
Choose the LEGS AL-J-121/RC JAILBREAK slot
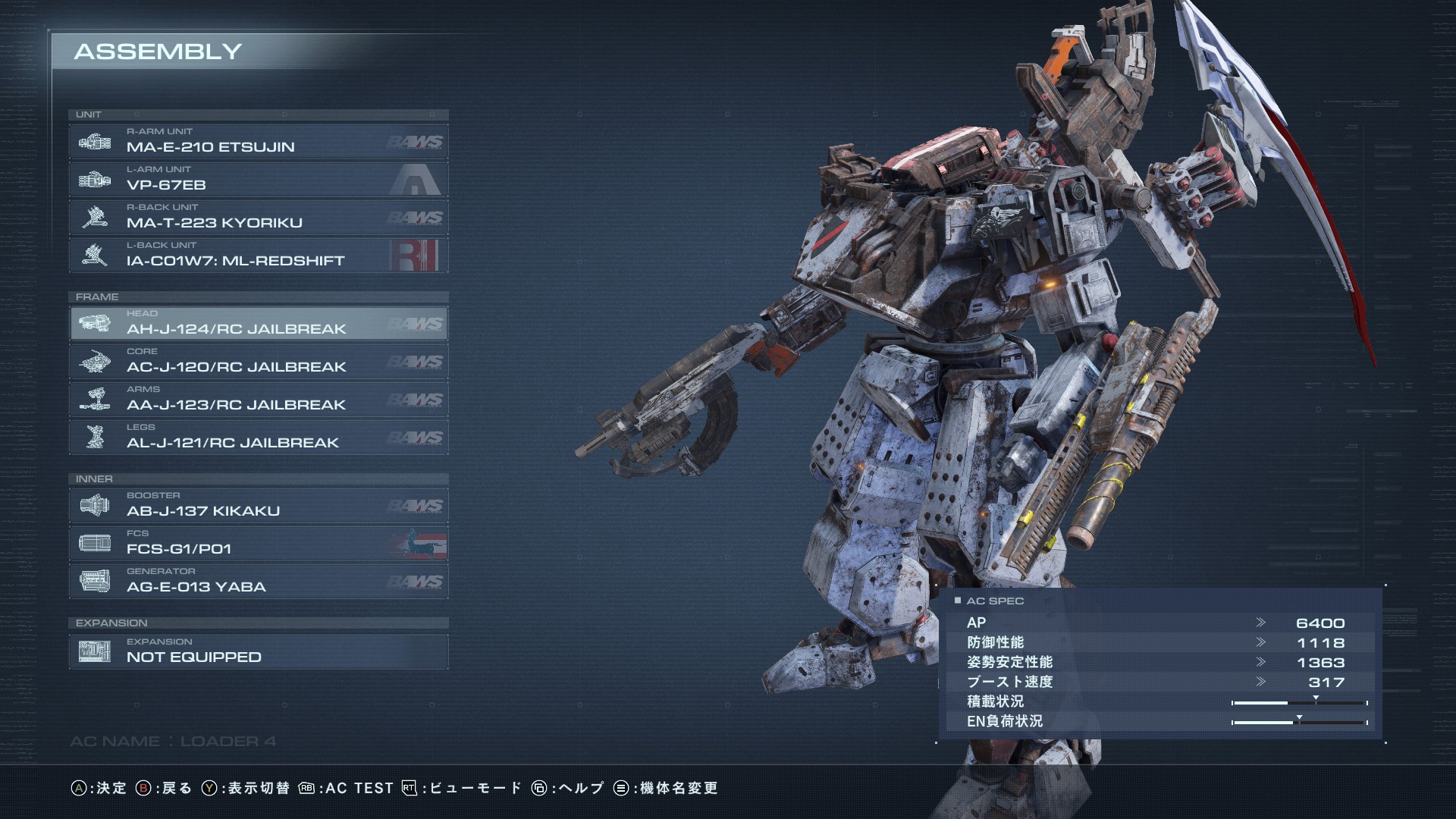(258, 438)
